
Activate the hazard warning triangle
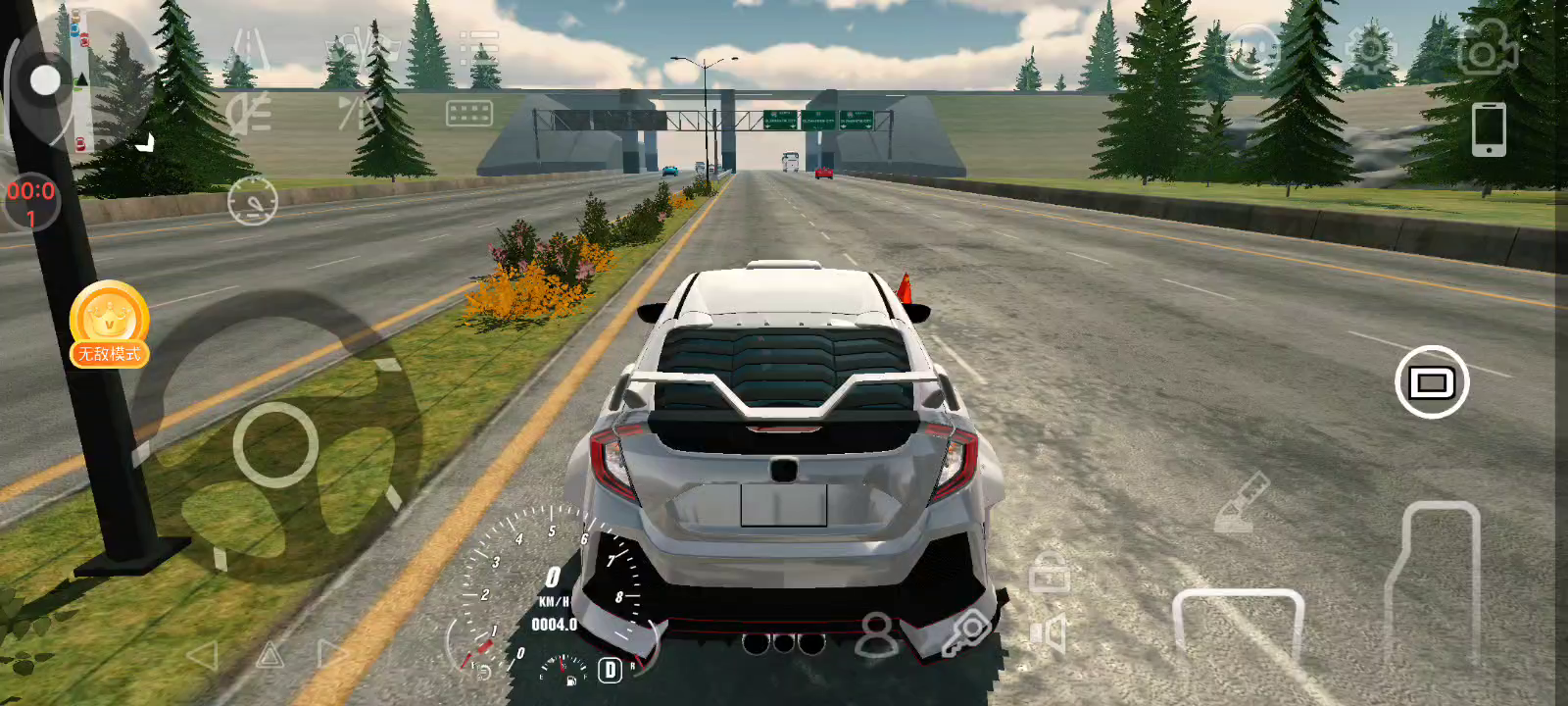click(x=269, y=655)
